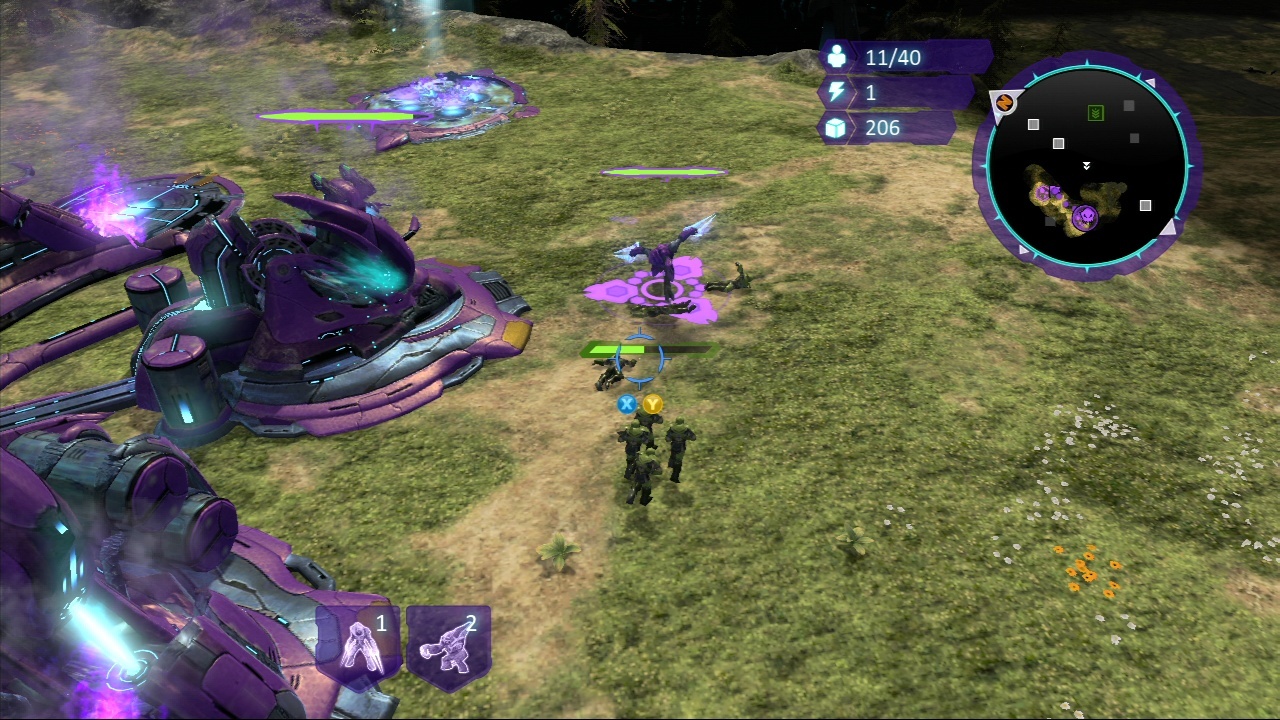Image resolution: width=1280 pixels, height=720 pixels.
Task: Click the green chevron marker on minimap
Action: point(1095,113)
